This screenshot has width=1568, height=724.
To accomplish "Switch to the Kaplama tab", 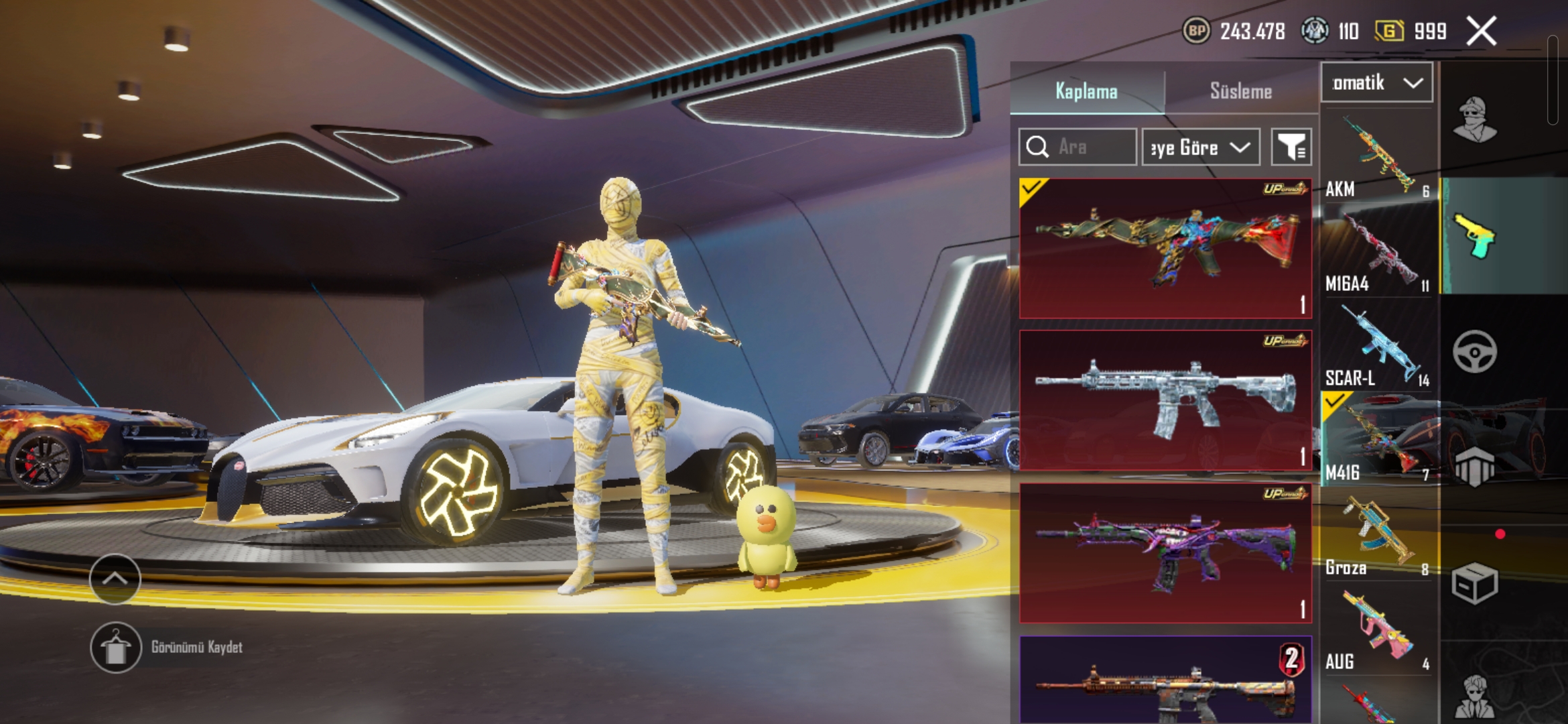I will [1086, 91].
